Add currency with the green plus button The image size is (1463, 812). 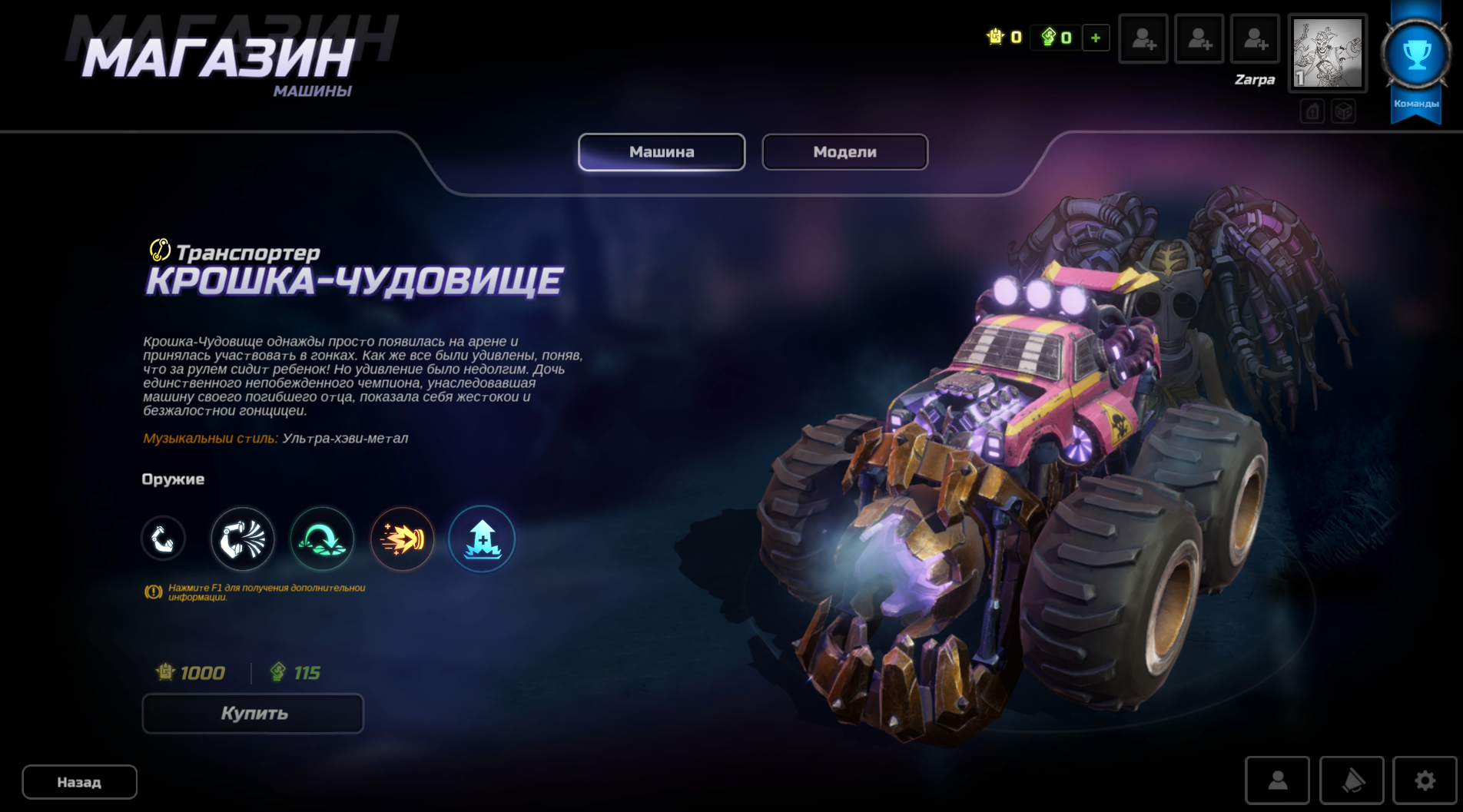[1096, 38]
